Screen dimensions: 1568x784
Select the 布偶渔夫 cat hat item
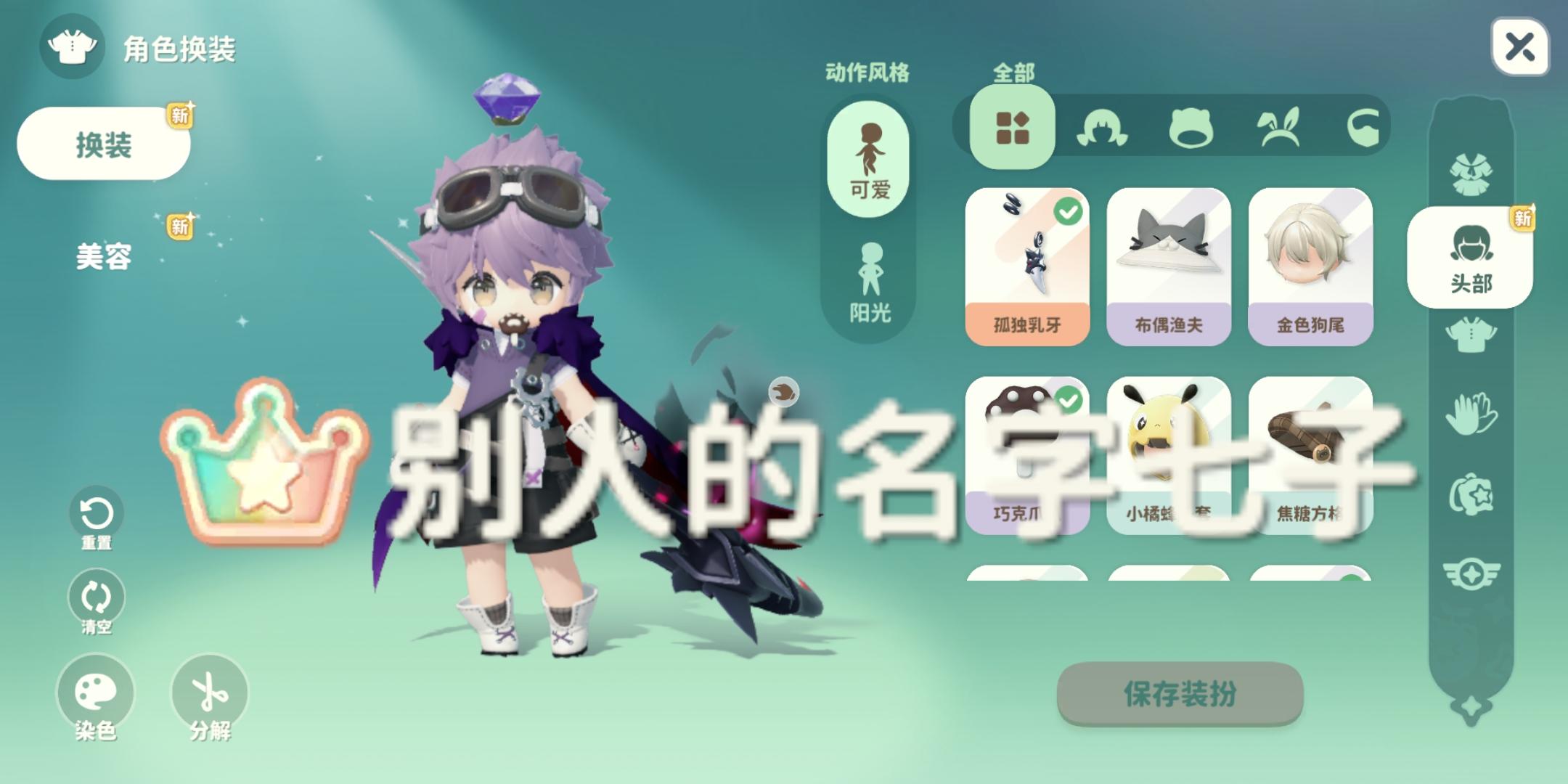(1169, 269)
